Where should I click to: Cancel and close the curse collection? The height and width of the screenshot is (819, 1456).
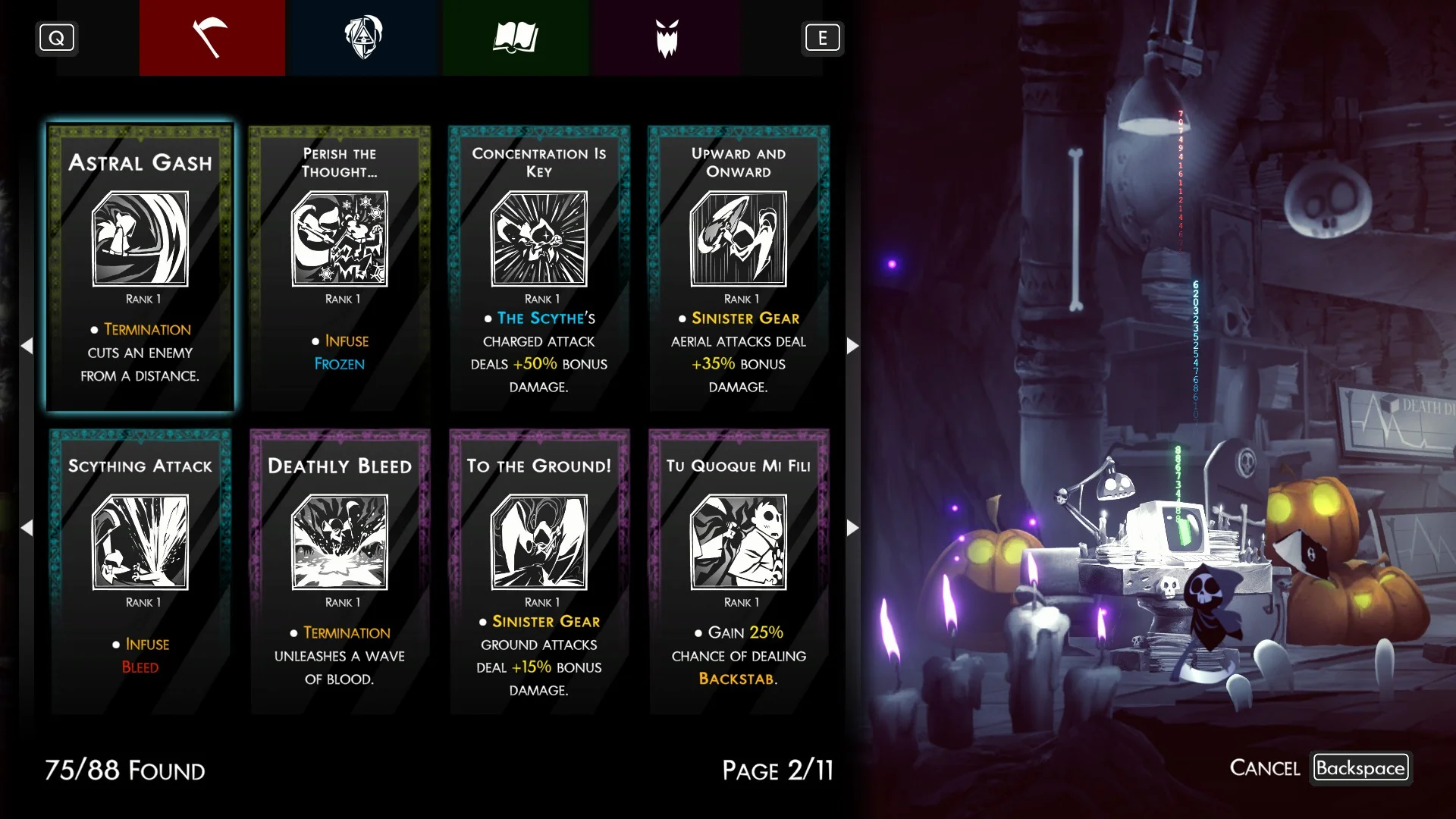point(1360,767)
